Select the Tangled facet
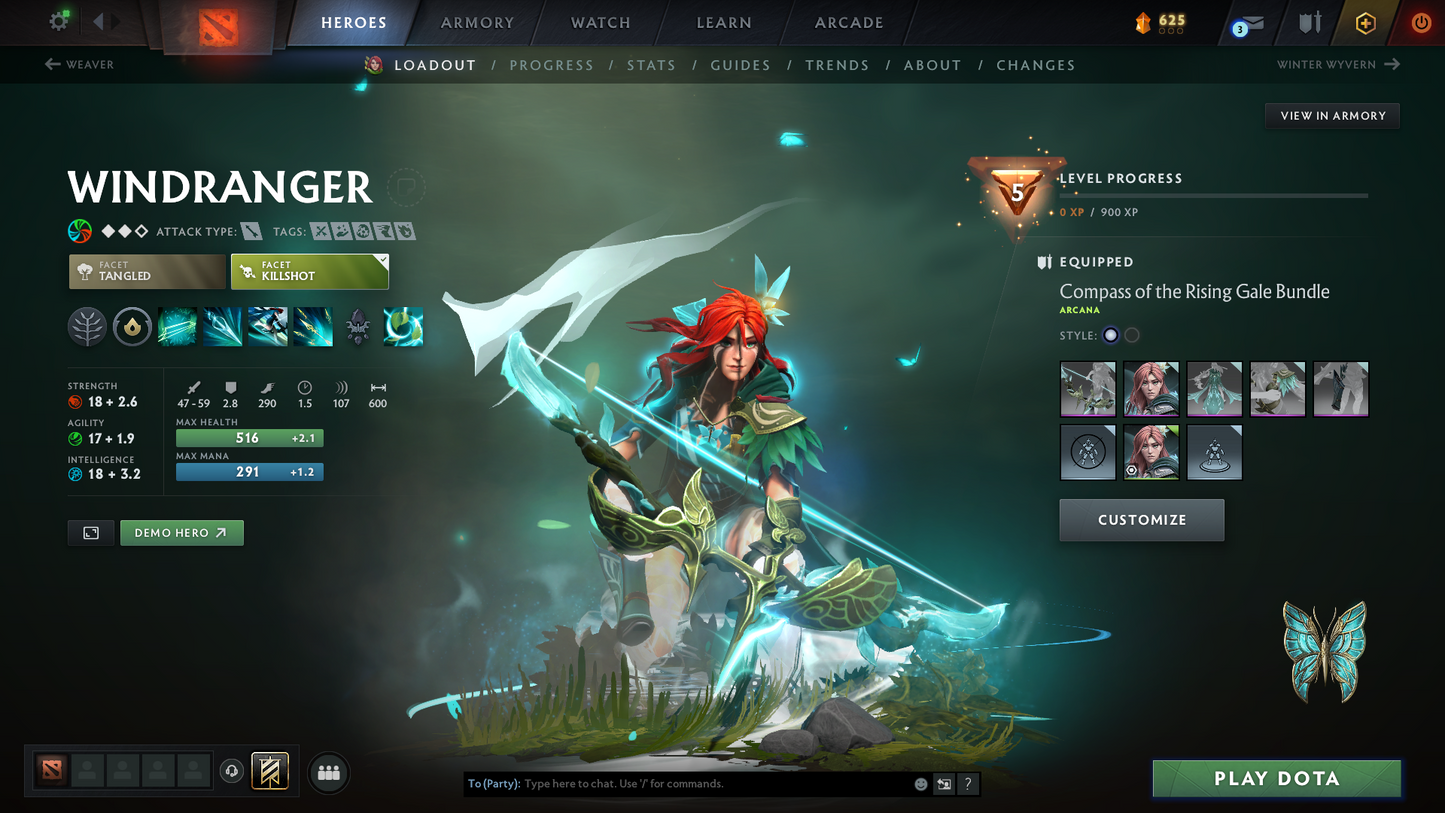 coord(147,271)
